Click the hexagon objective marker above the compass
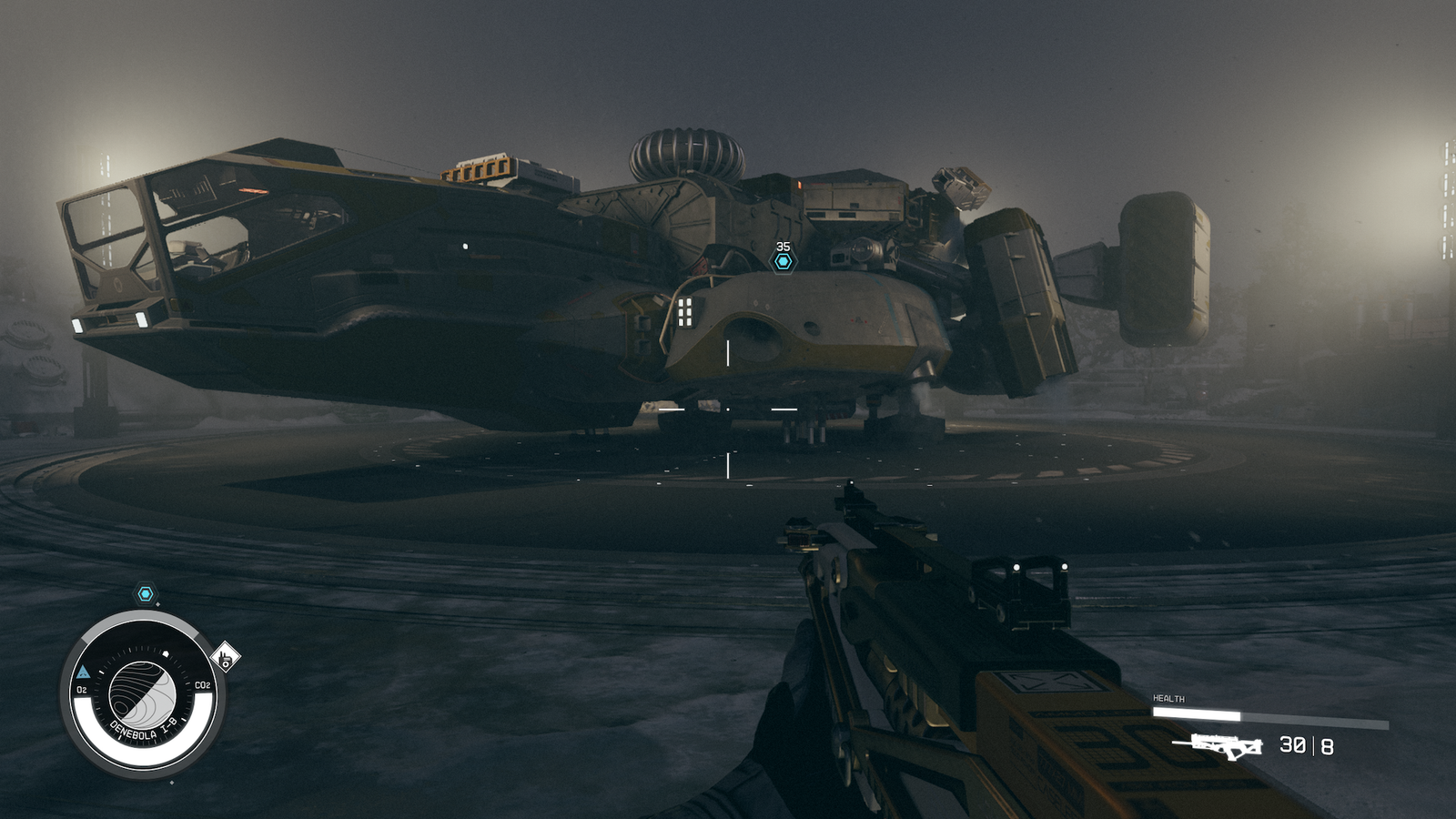 point(146,594)
